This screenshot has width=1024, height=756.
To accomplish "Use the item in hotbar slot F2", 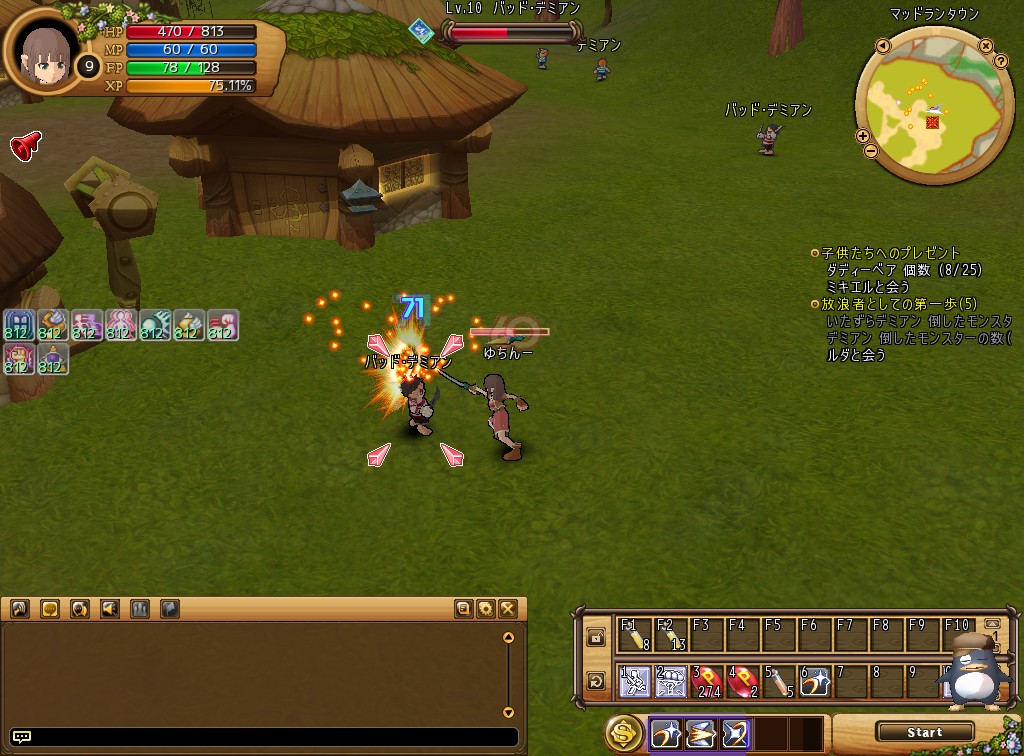I will click(x=672, y=635).
